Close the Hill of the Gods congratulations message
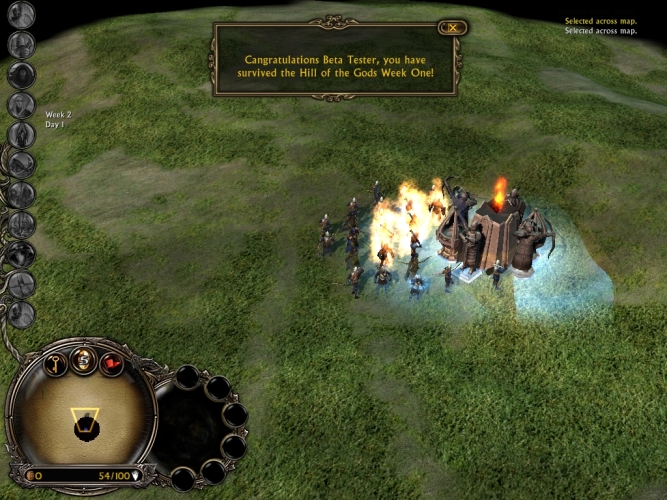 pos(453,28)
